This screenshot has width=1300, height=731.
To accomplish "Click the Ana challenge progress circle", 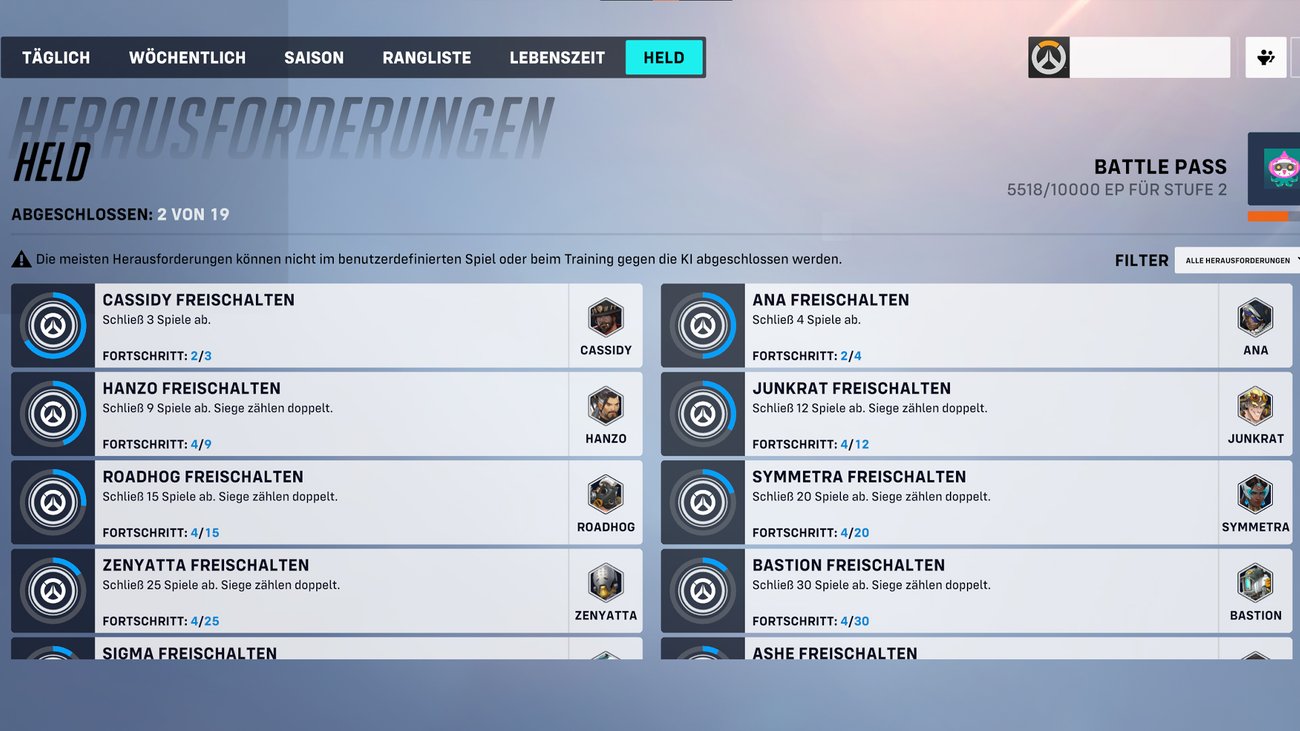I will pos(703,325).
